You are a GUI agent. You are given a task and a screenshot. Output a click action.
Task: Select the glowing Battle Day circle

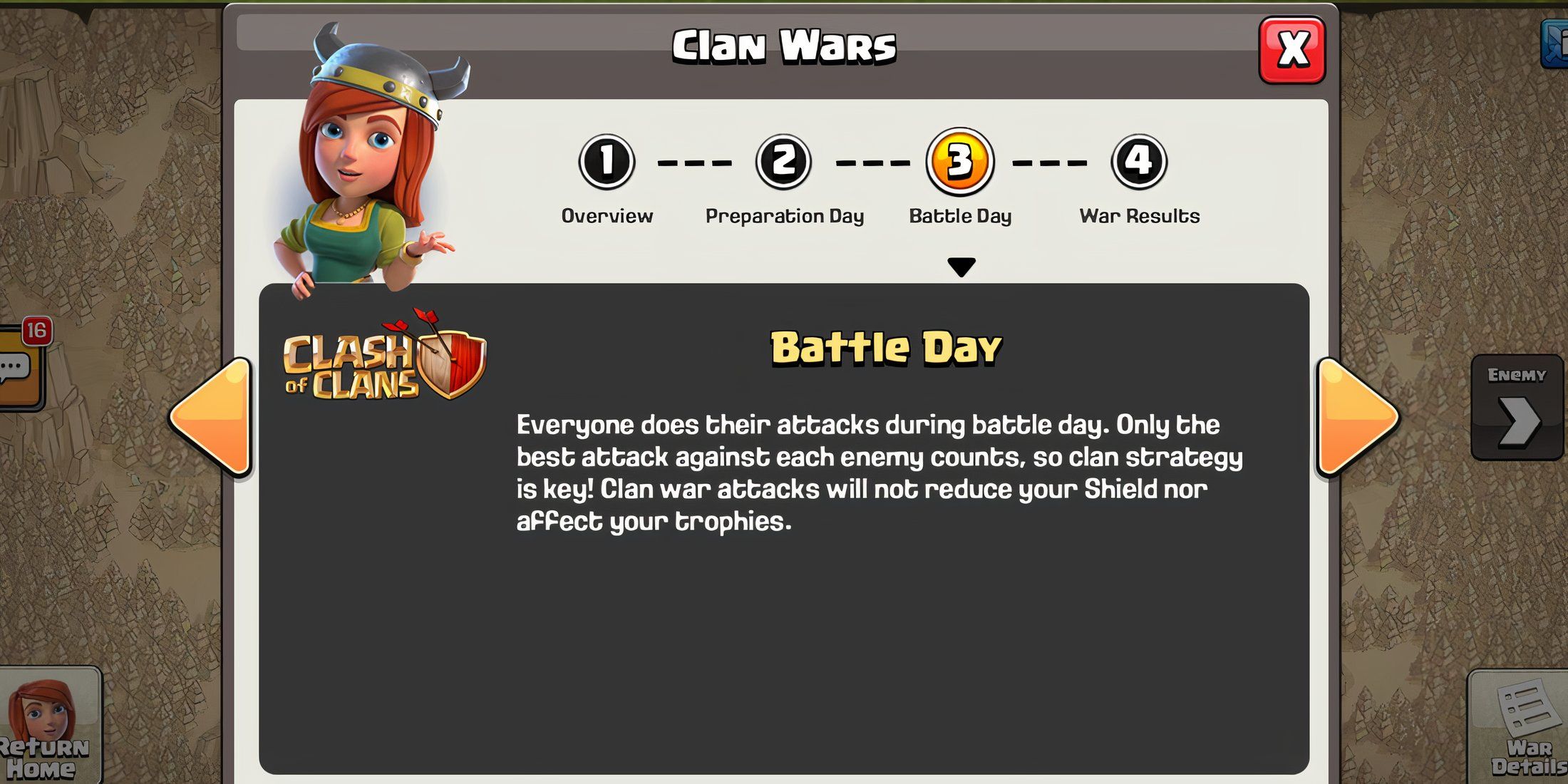[x=961, y=163]
